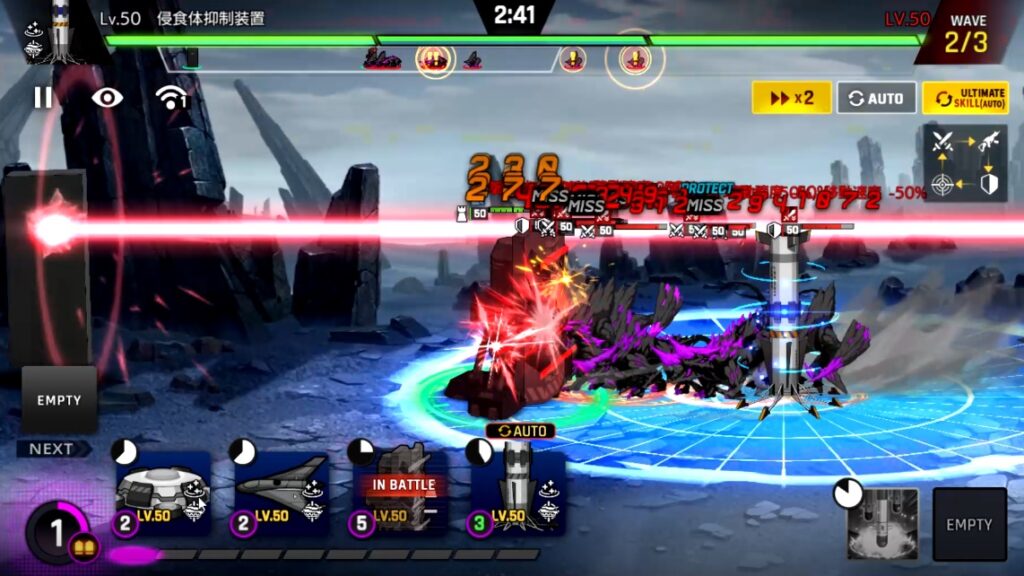This screenshot has width=1024, height=576.
Task: Activate the ship skill icon beside EMPTY
Action: click(882, 523)
